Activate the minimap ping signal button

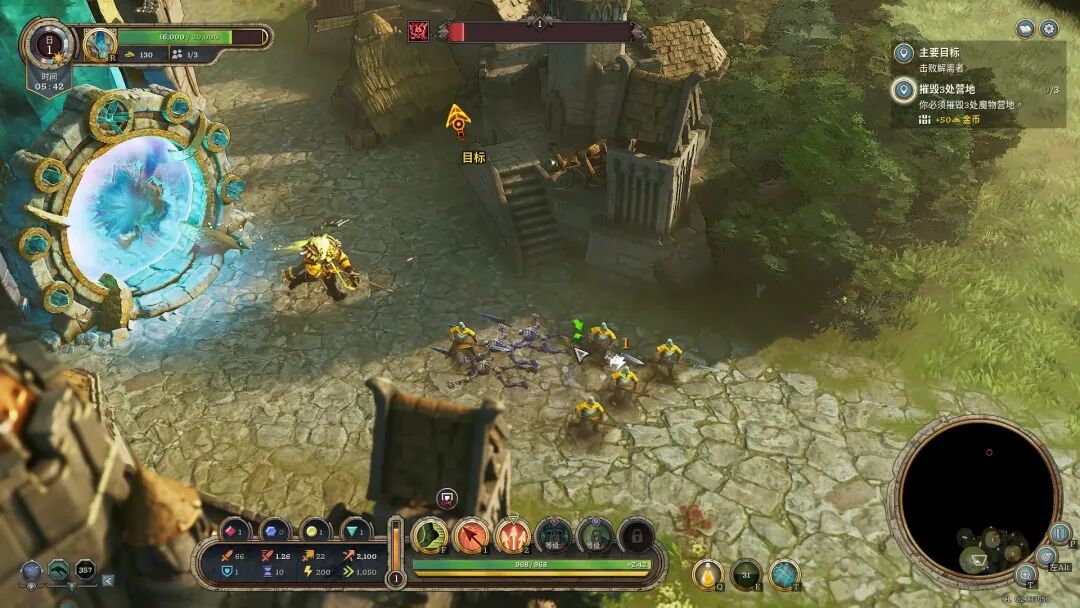pos(1045,556)
